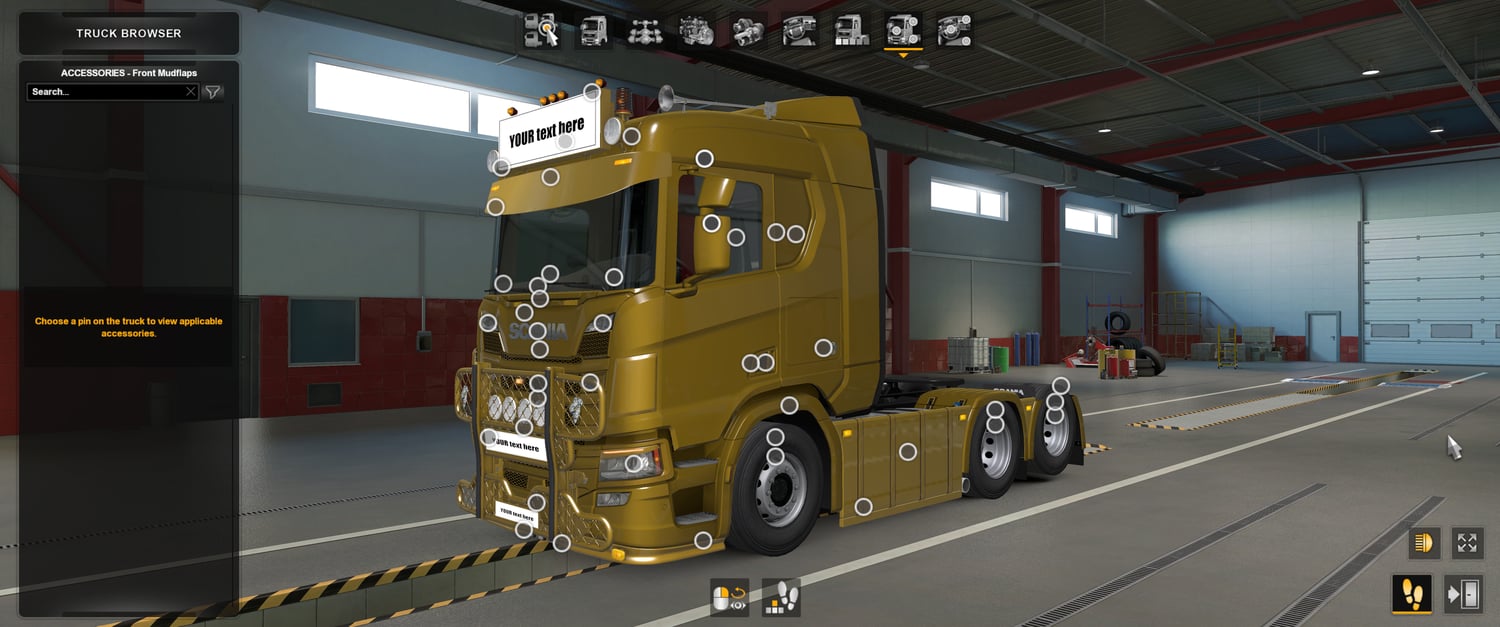Switch to the truck selection tab

541,31
